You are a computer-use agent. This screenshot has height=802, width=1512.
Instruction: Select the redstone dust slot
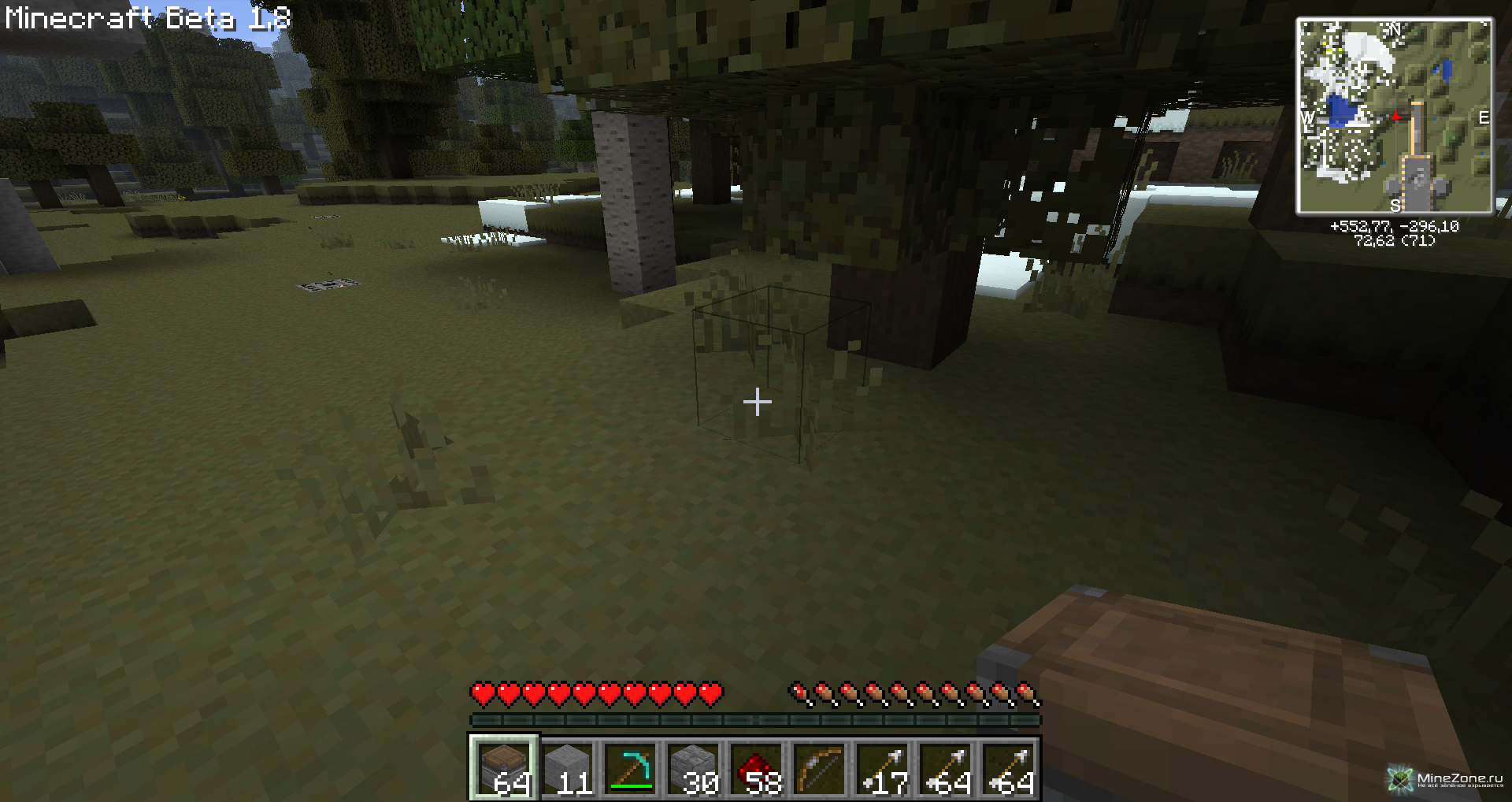757,768
